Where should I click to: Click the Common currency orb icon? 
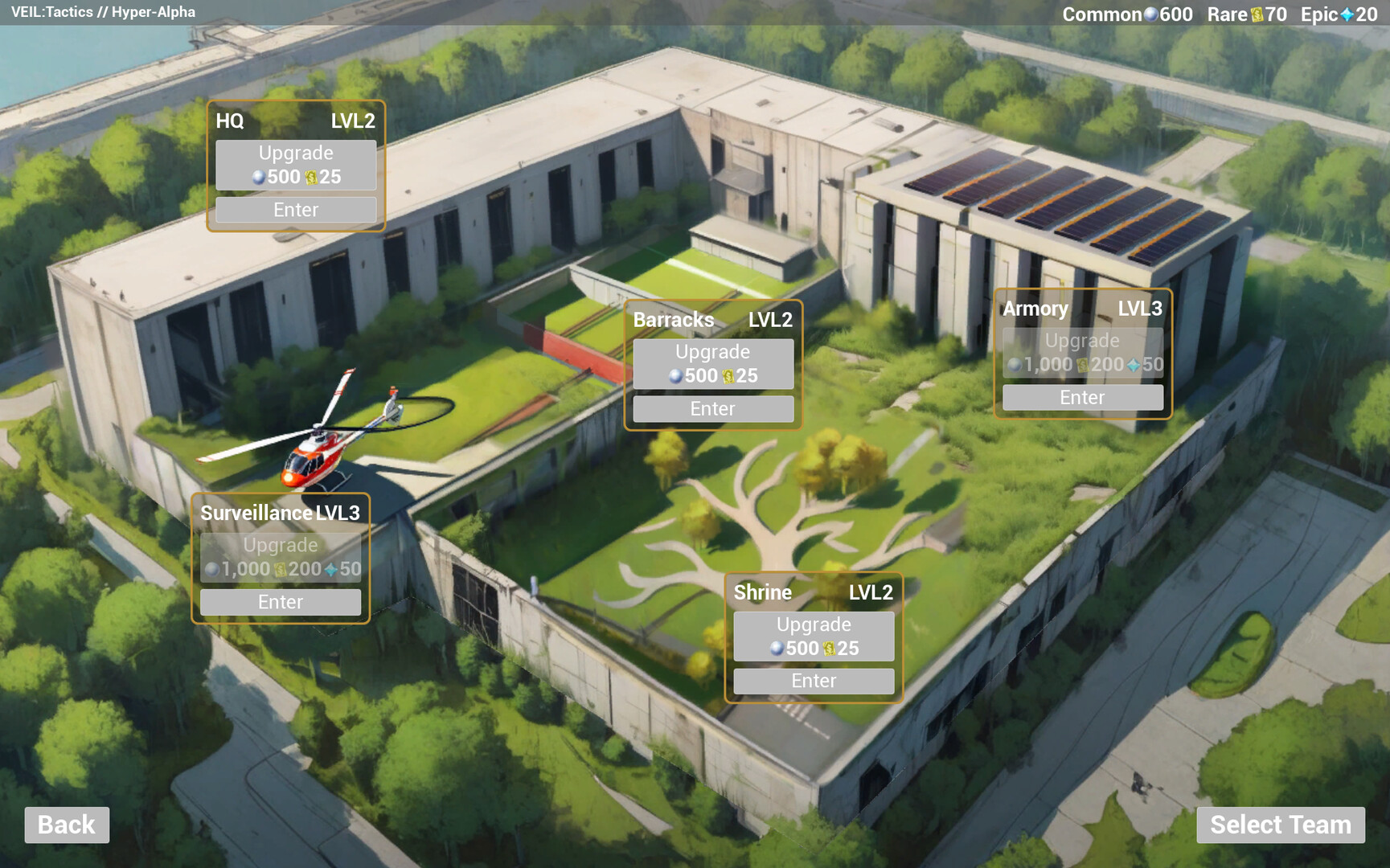tap(1151, 14)
